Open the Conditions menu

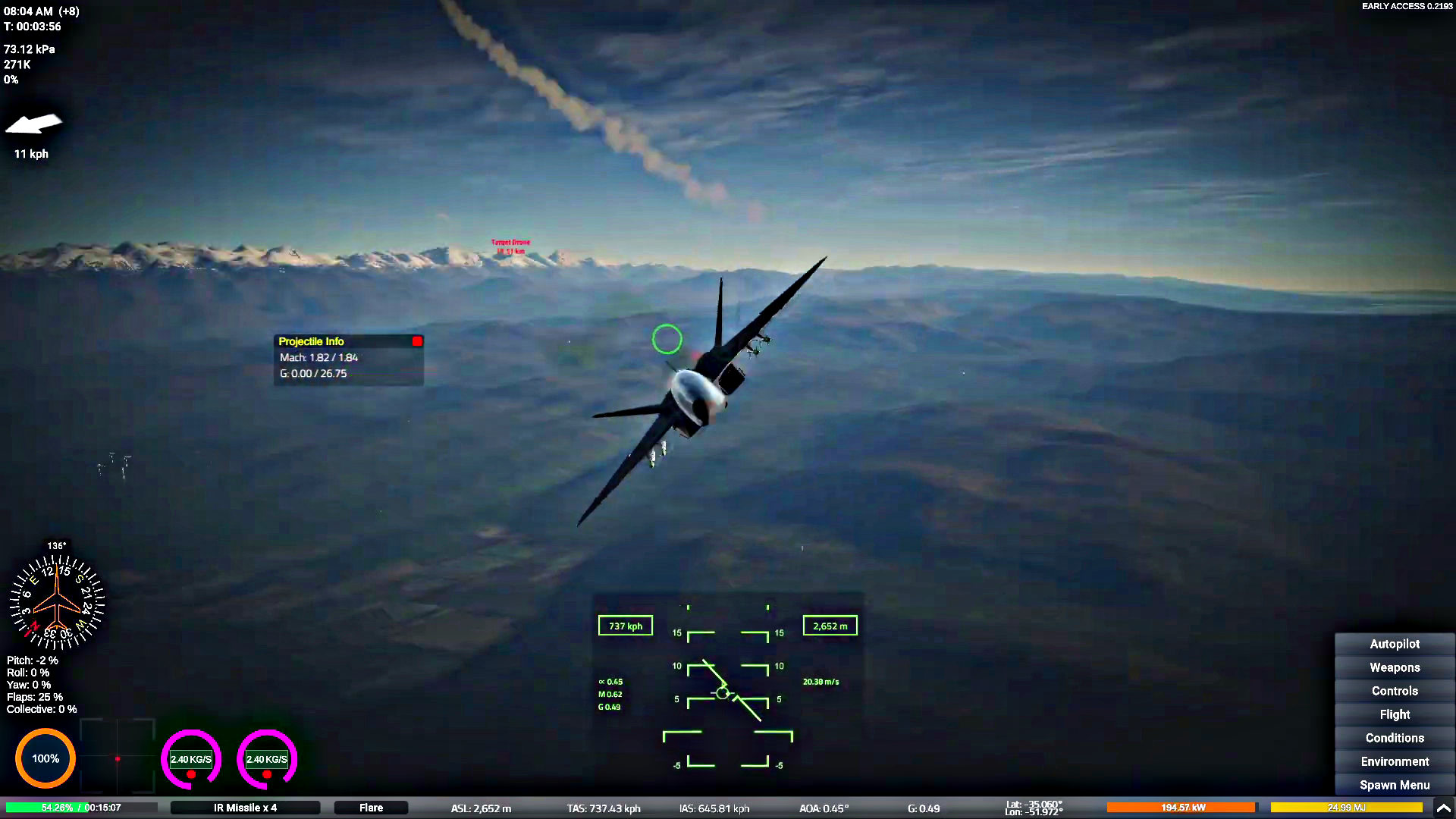1394,738
